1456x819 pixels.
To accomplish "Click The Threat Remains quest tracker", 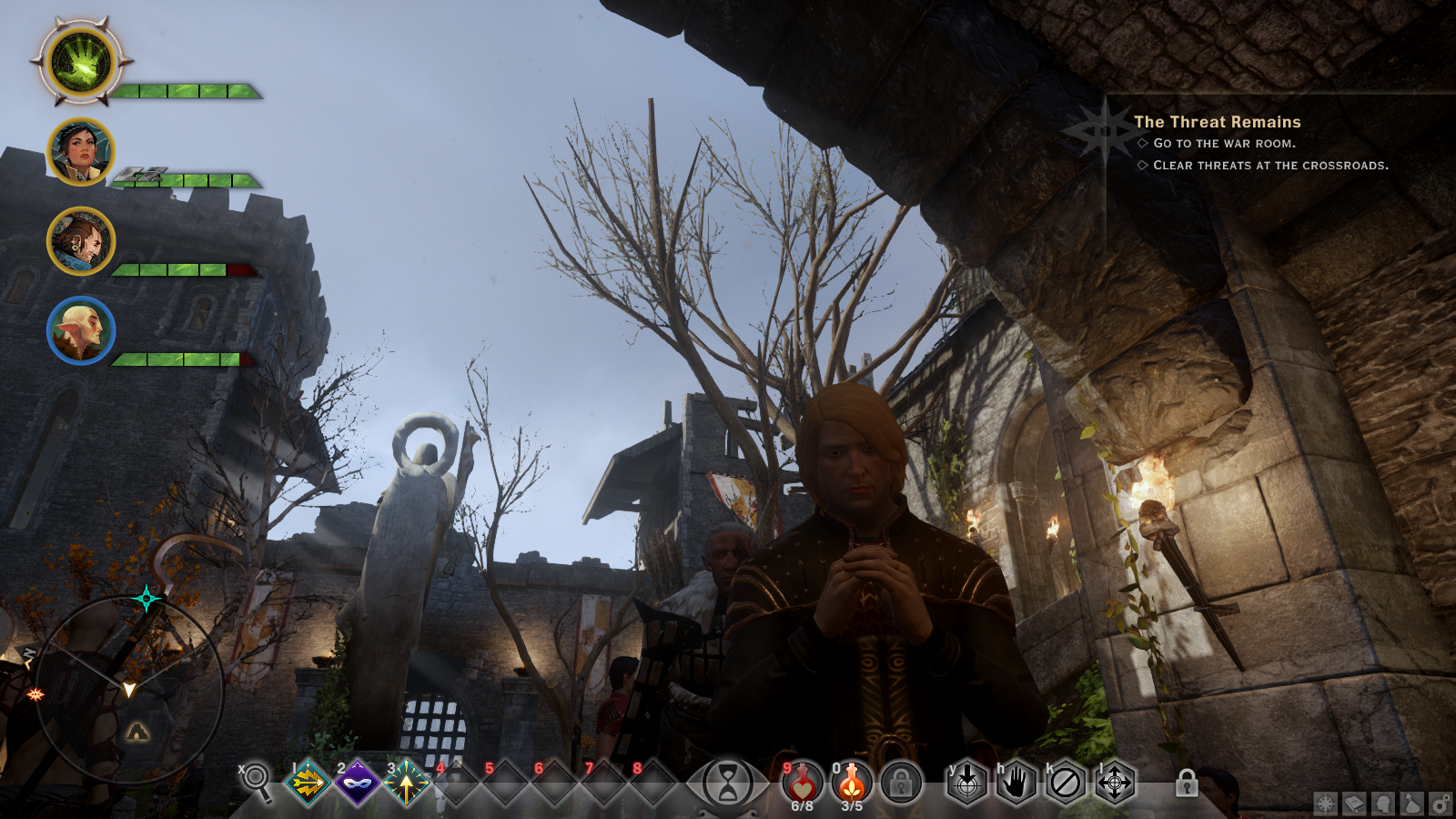I will click(x=1217, y=122).
